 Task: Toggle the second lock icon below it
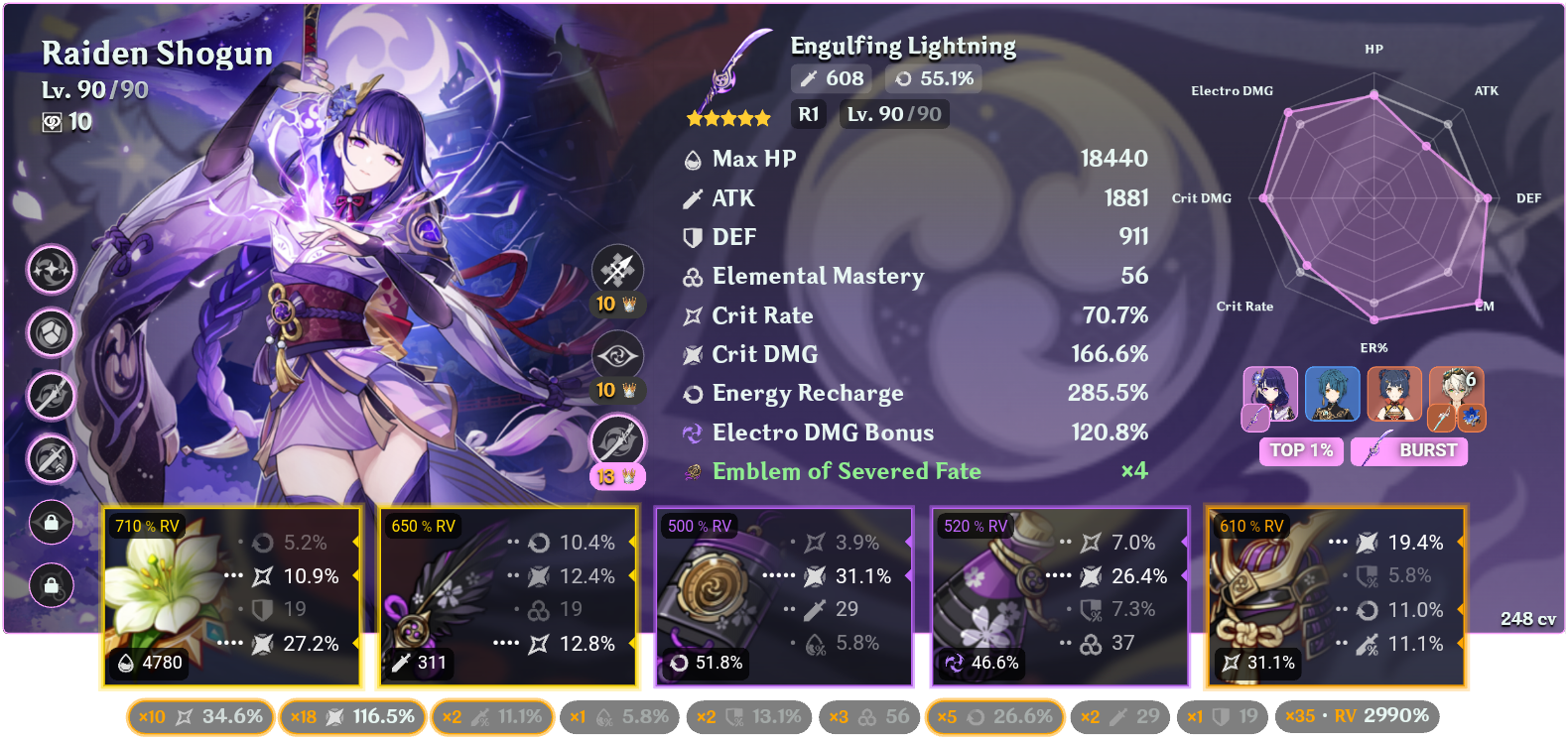[x=52, y=586]
